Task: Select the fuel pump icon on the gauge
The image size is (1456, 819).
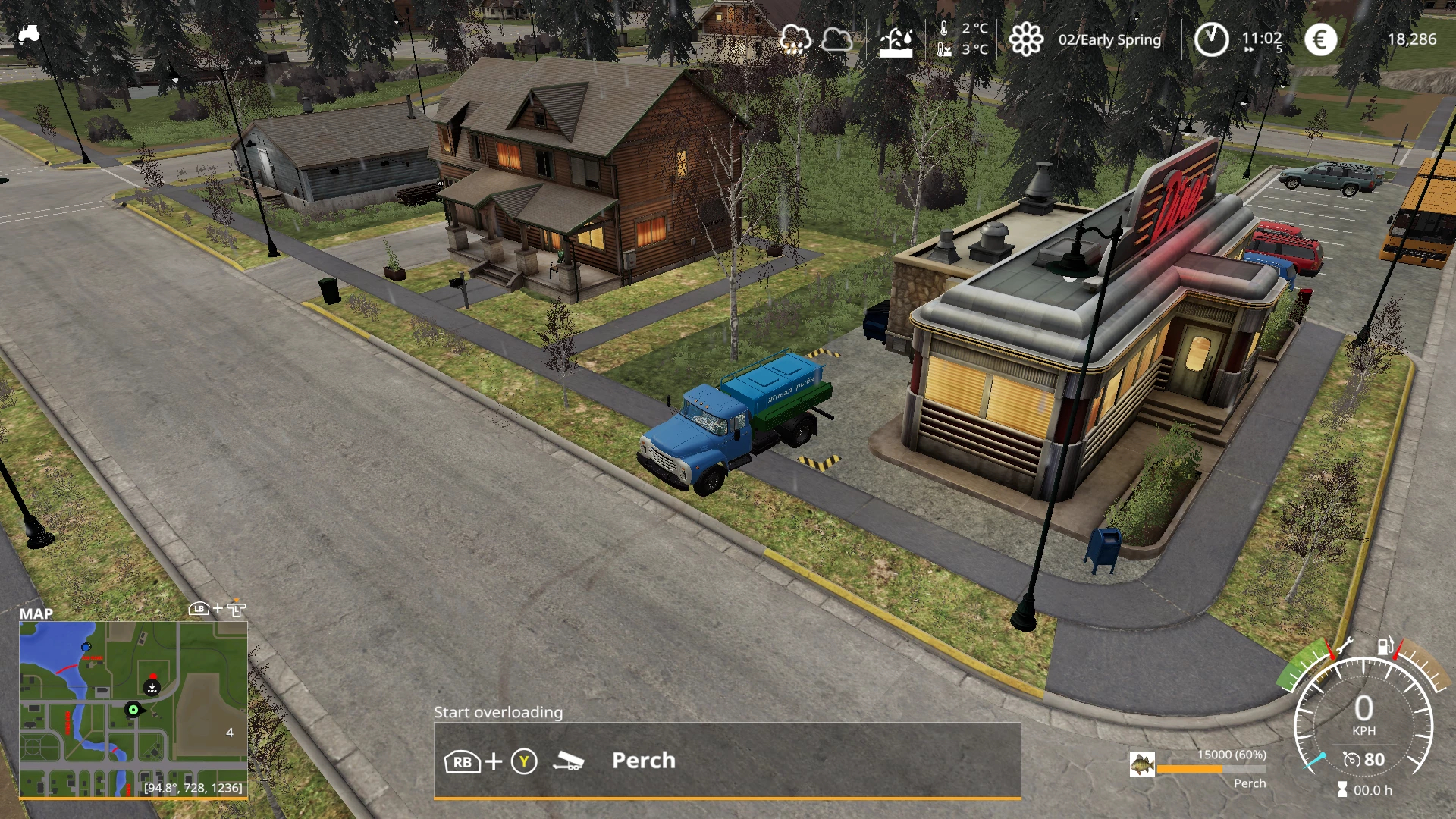Action: (x=1385, y=645)
